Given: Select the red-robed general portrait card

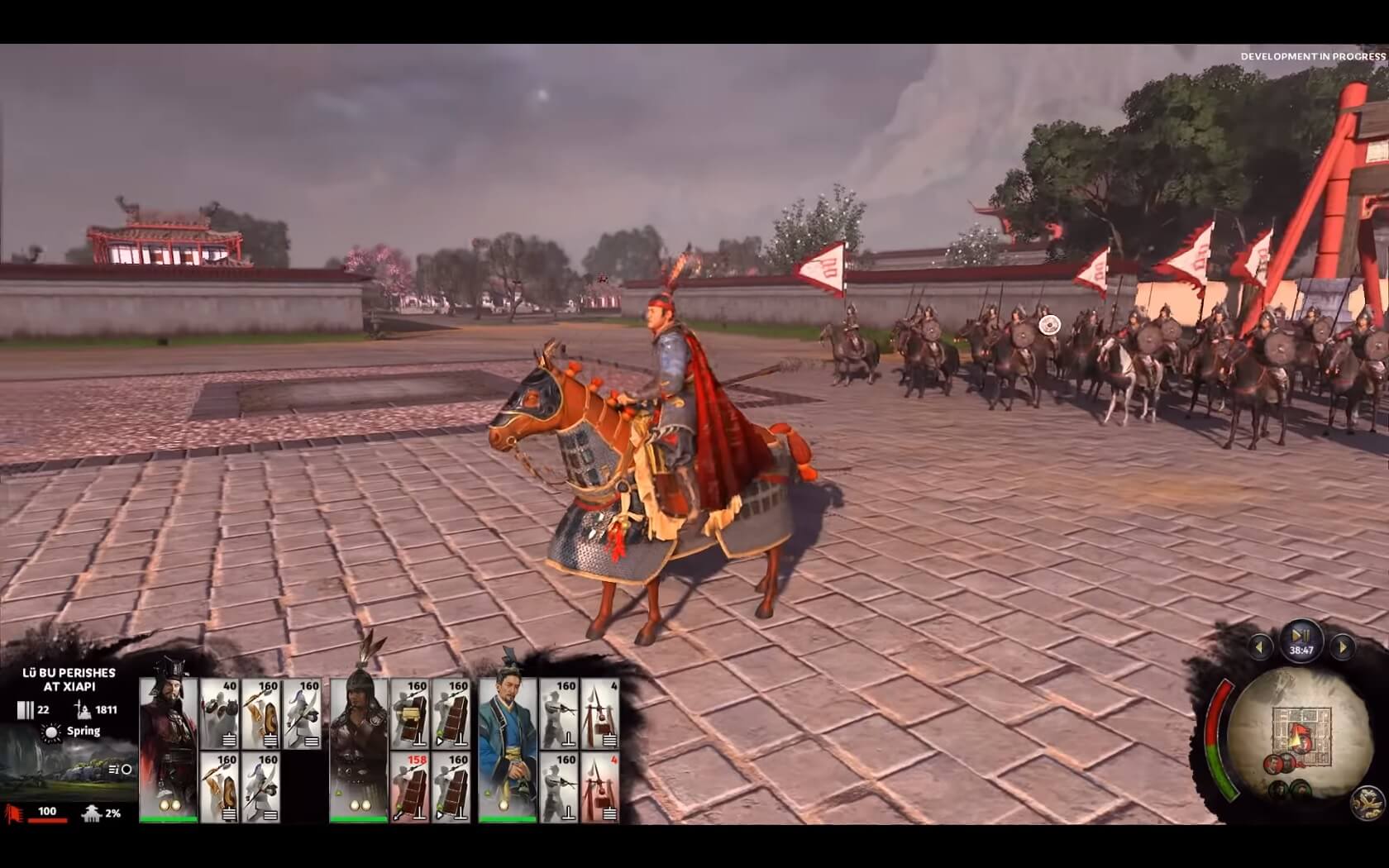Looking at the screenshot, I should [x=169, y=749].
